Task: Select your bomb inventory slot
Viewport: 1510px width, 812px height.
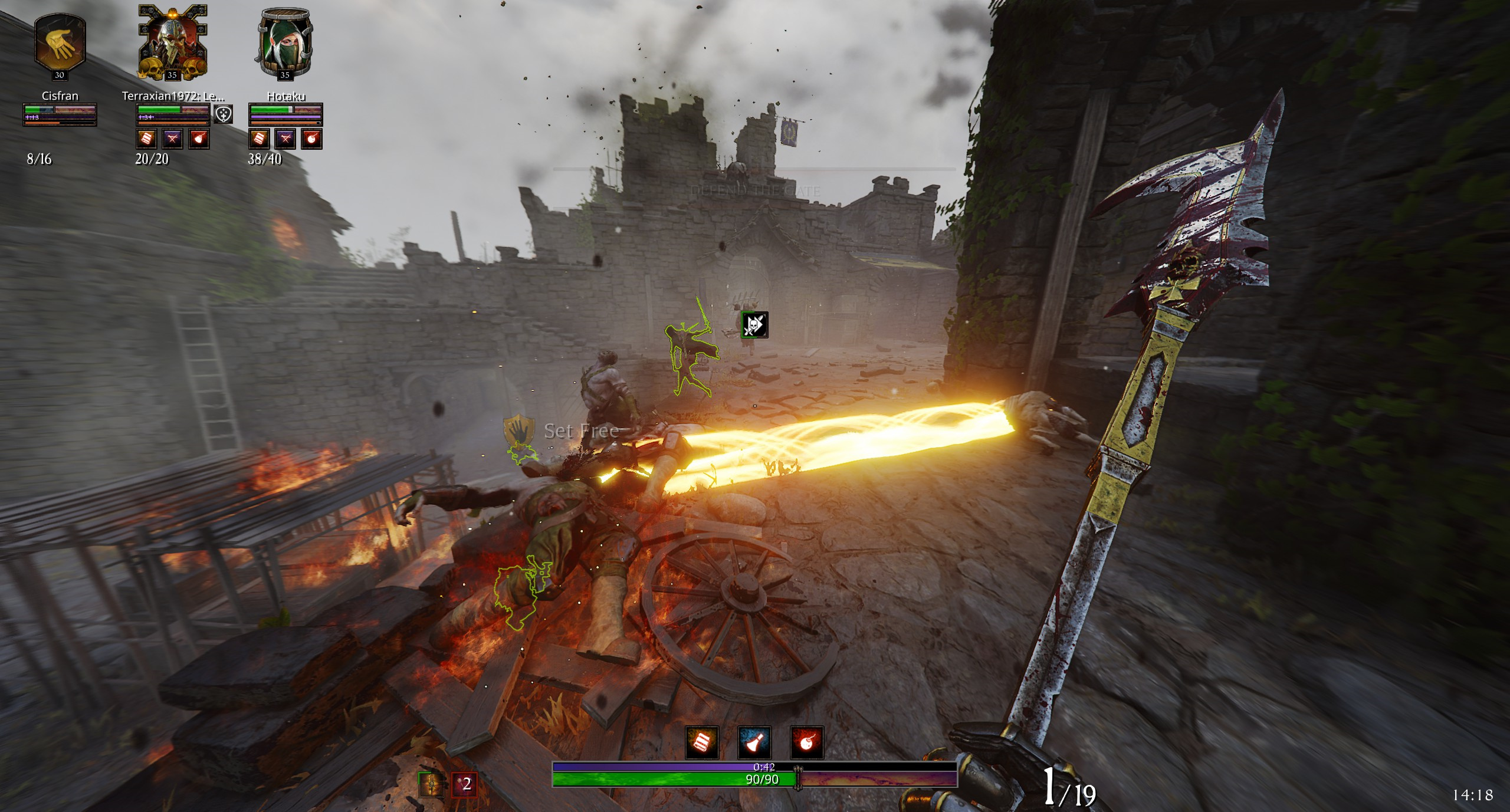Action: [x=806, y=742]
